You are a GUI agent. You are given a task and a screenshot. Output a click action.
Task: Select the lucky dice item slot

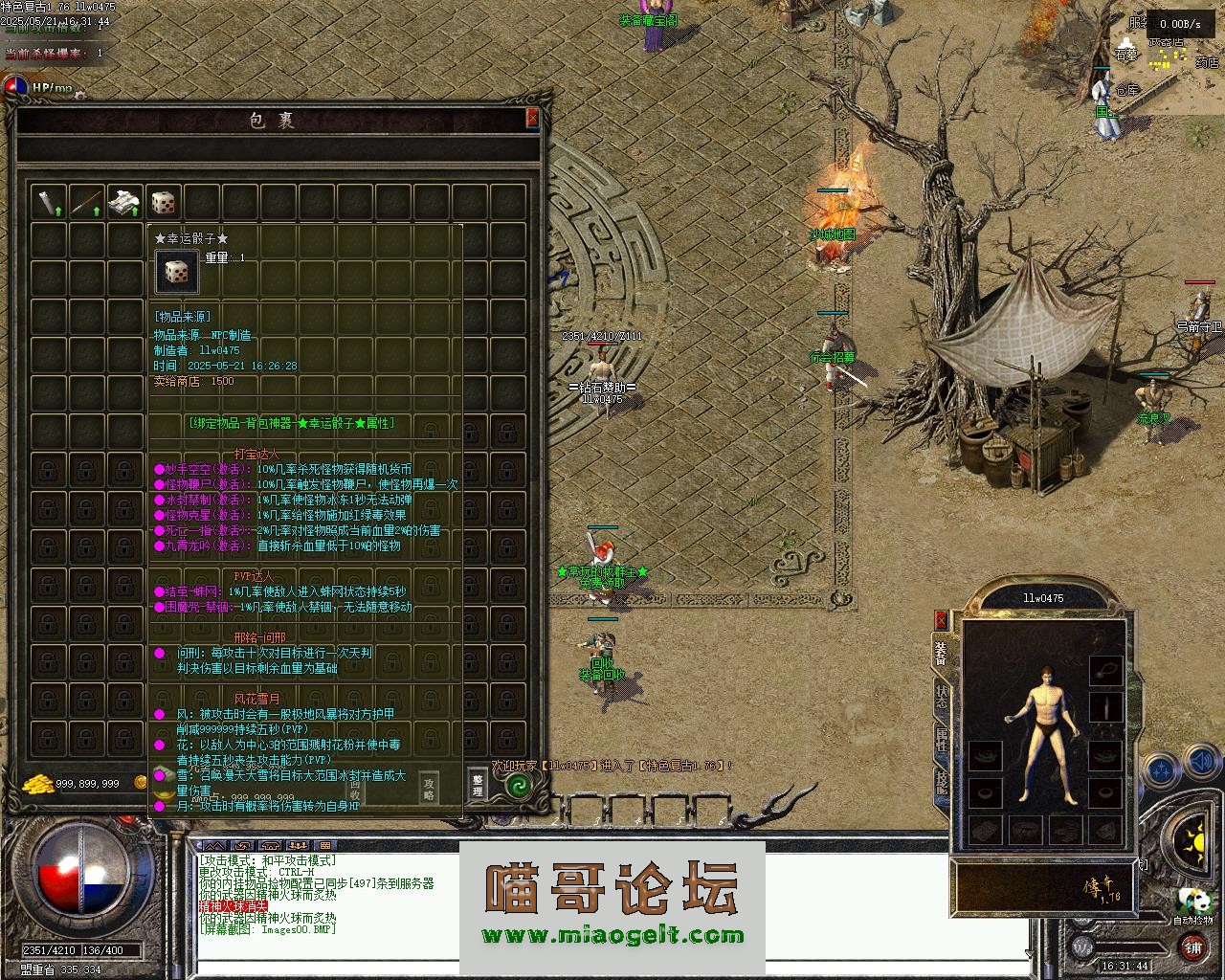point(163,202)
